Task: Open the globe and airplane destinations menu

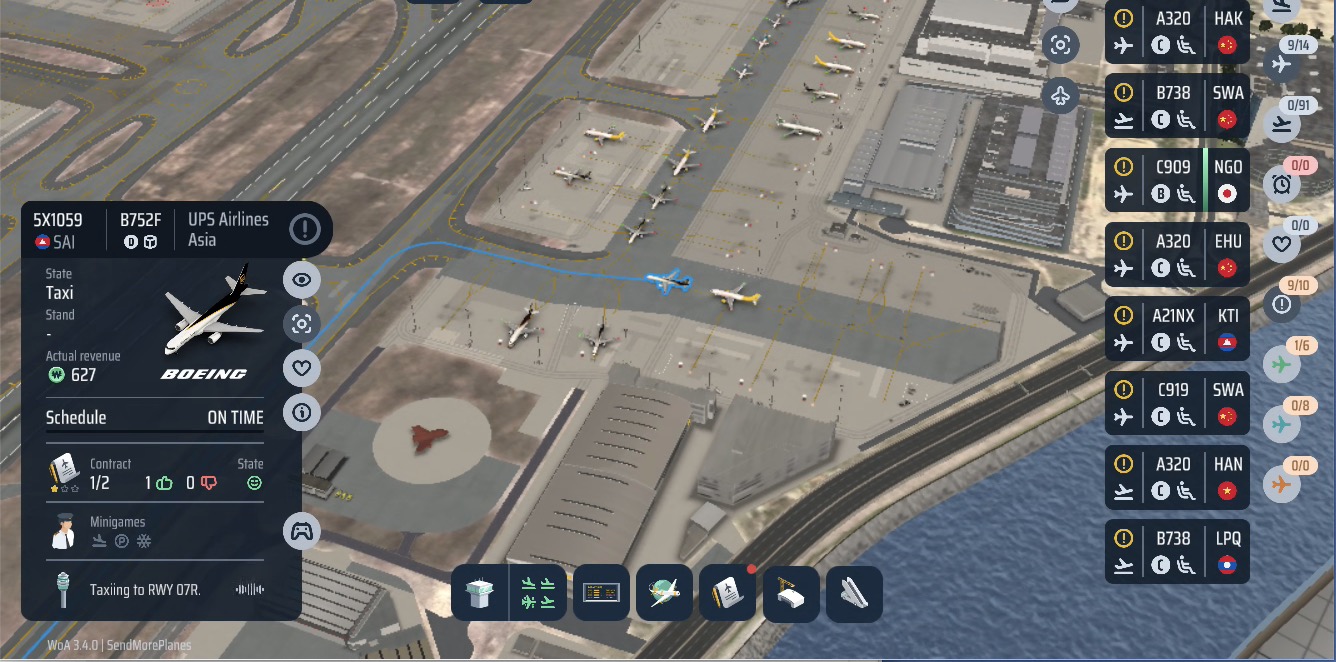Action: point(664,594)
